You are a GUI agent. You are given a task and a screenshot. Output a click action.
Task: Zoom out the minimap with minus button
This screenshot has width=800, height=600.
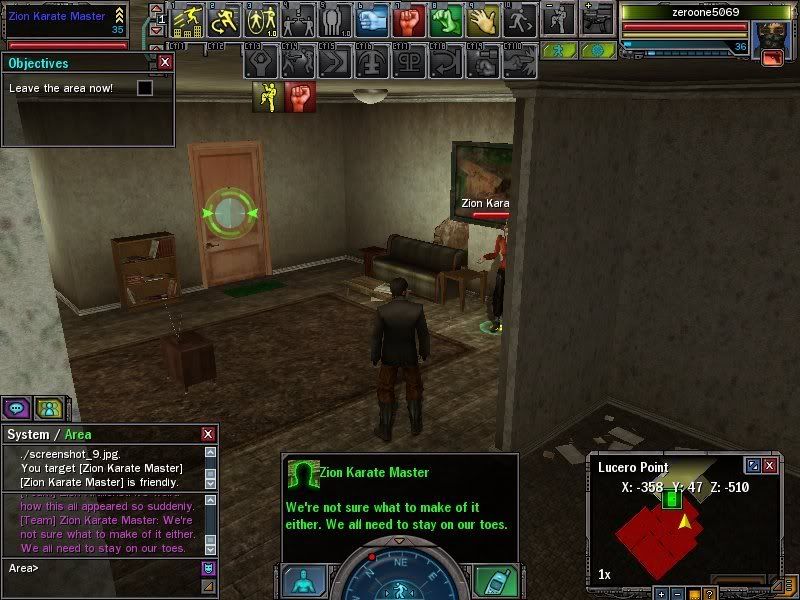click(x=677, y=594)
